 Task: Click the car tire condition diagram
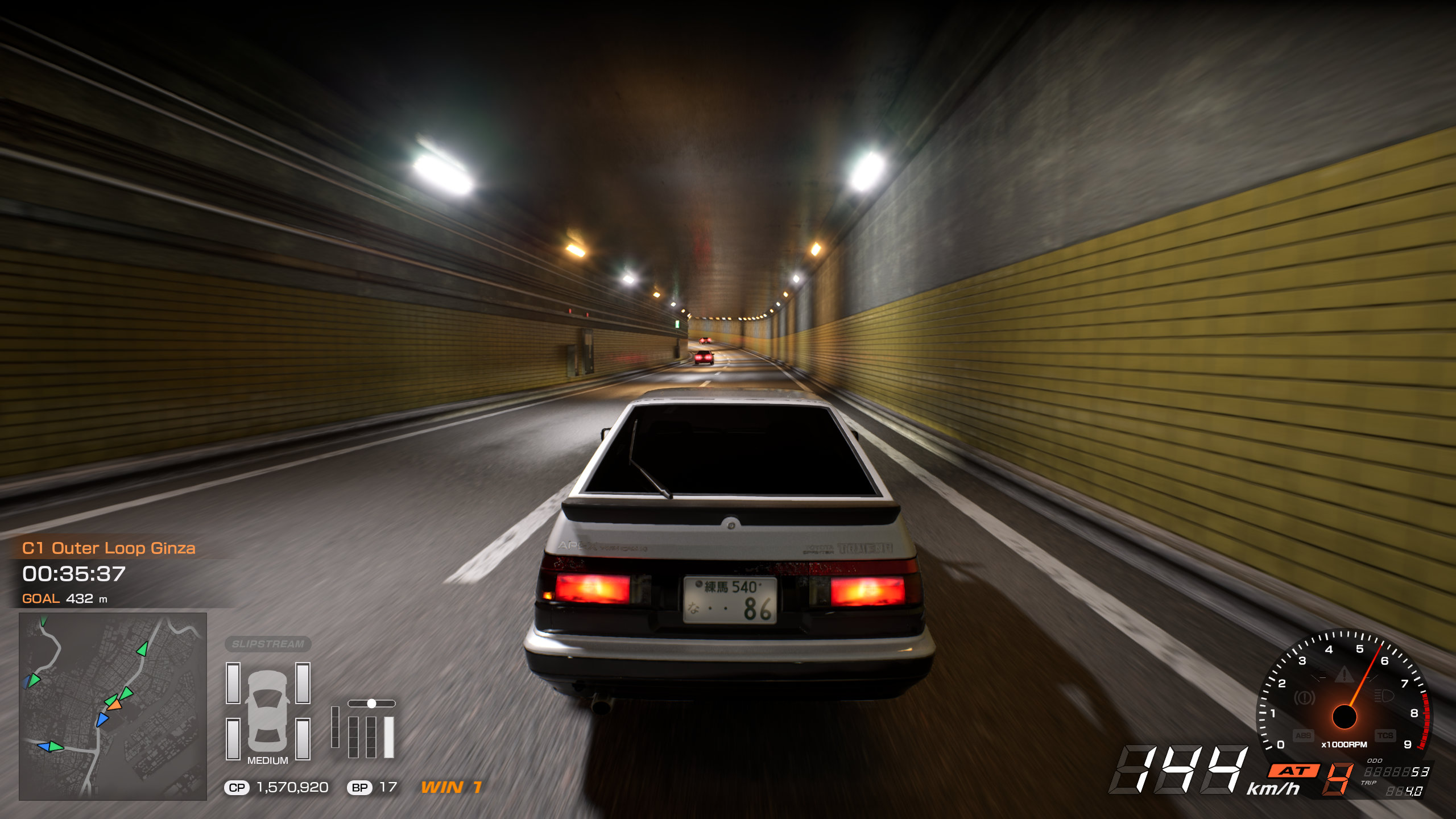268,710
